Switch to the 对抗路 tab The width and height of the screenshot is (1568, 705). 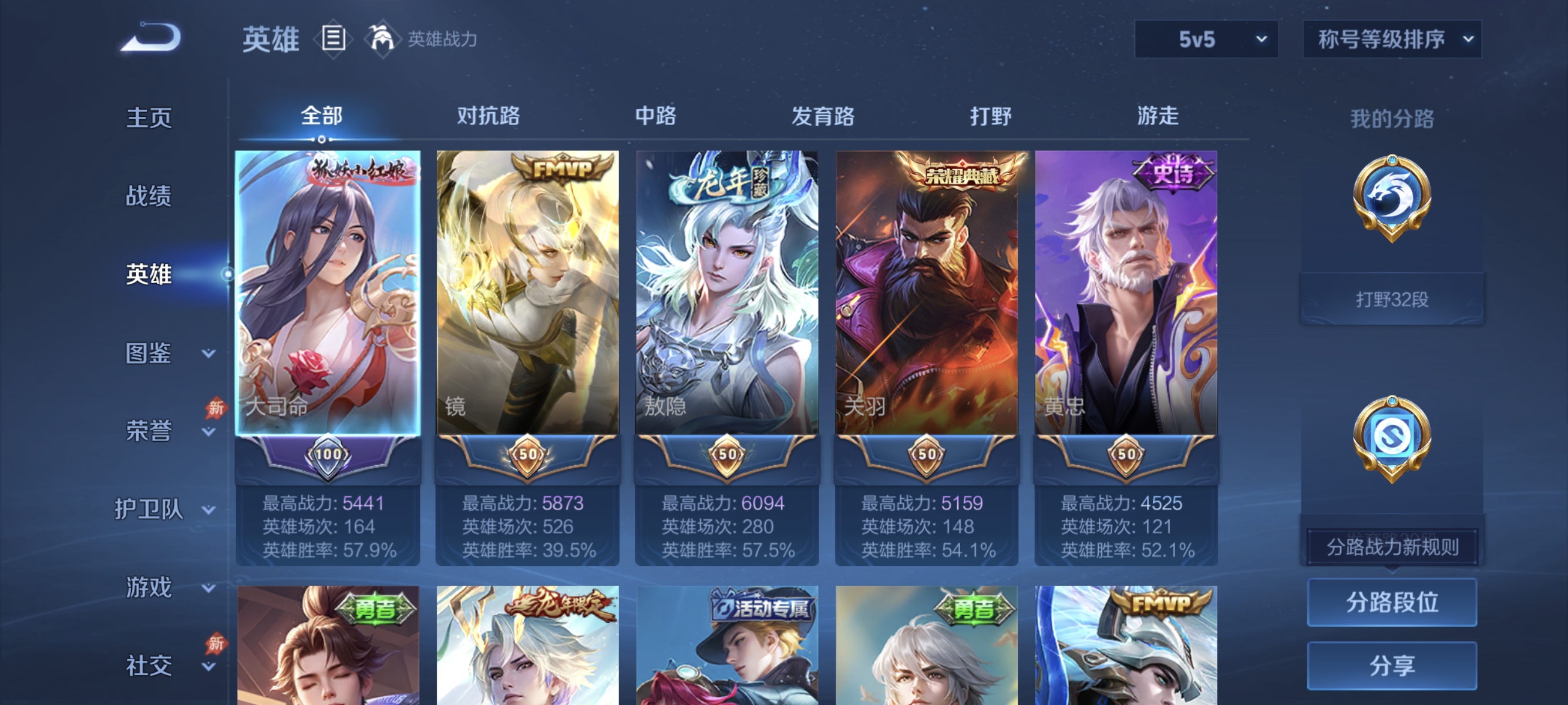(487, 116)
